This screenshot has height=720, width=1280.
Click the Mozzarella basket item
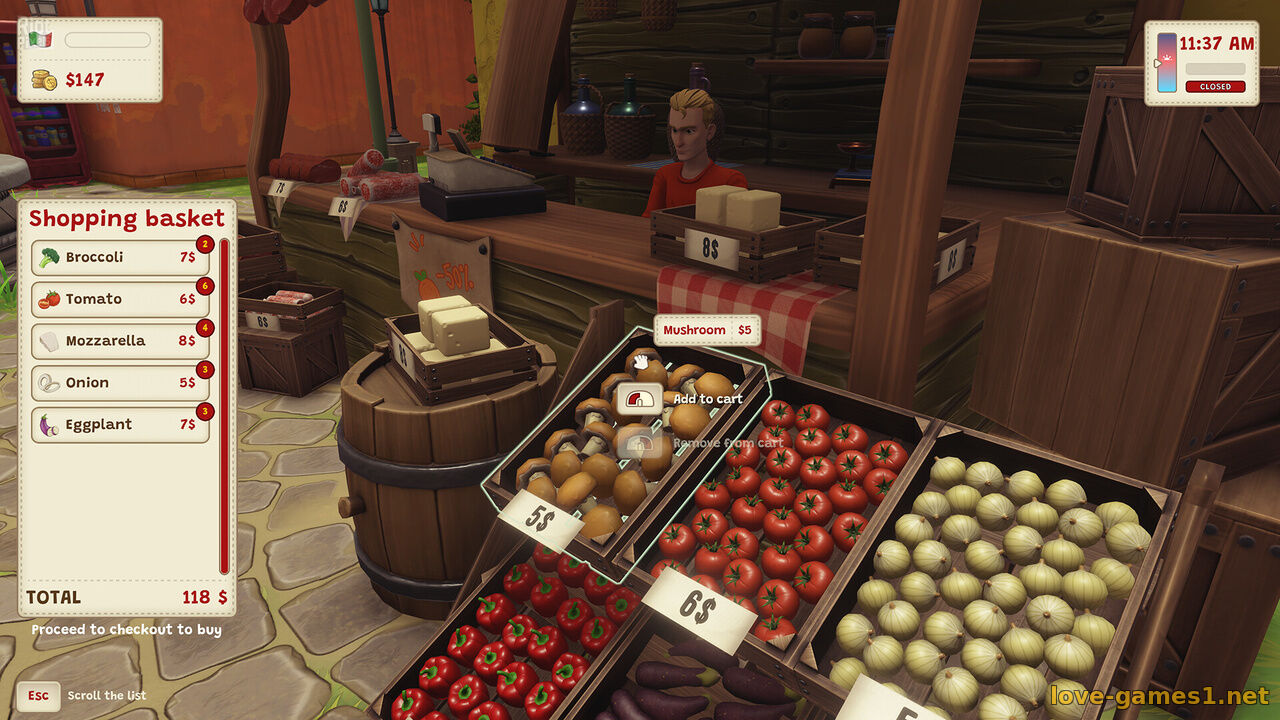coord(120,342)
